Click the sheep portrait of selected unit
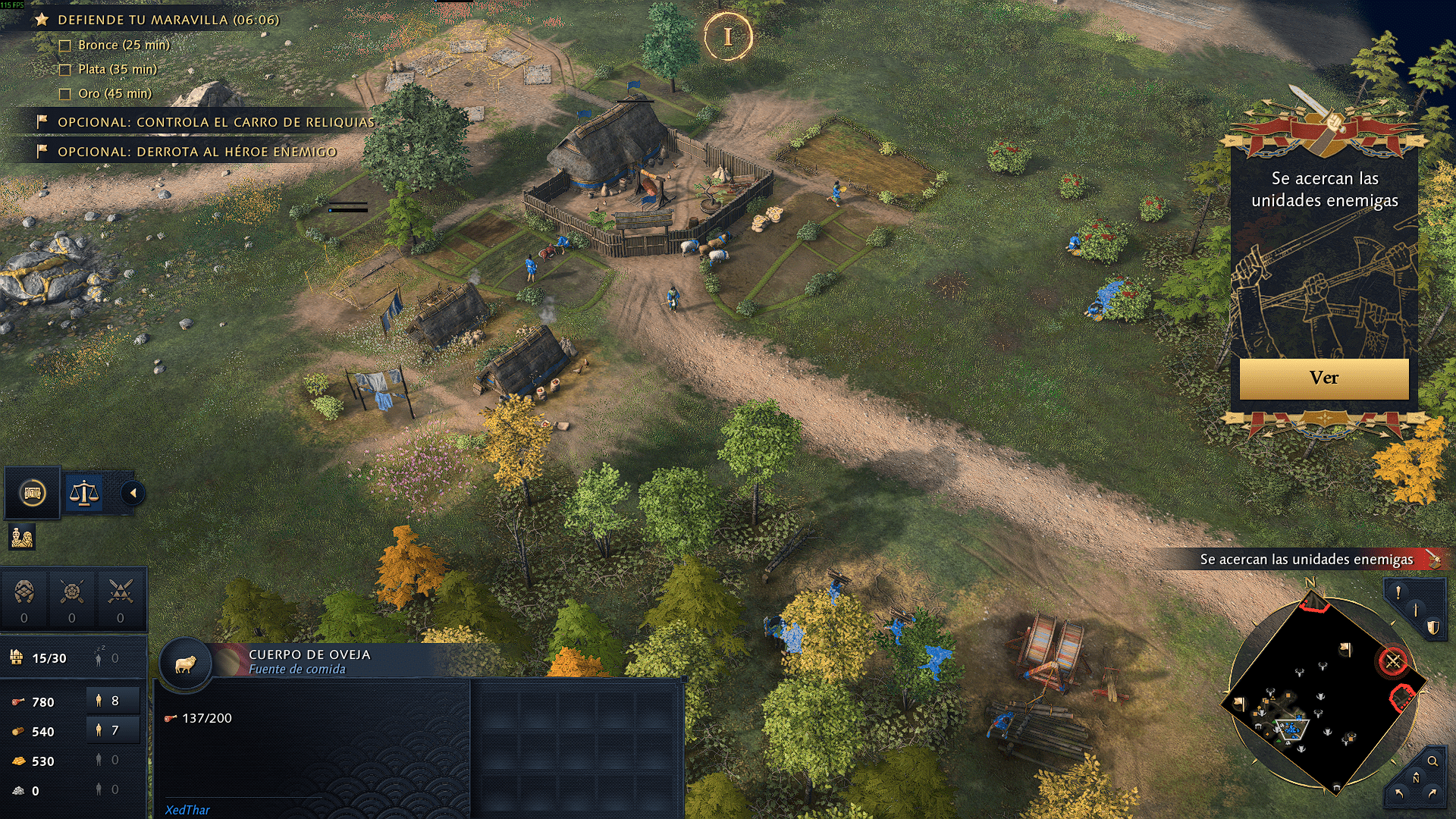The width and height of the screenshot is (1456, 819). 185,665
